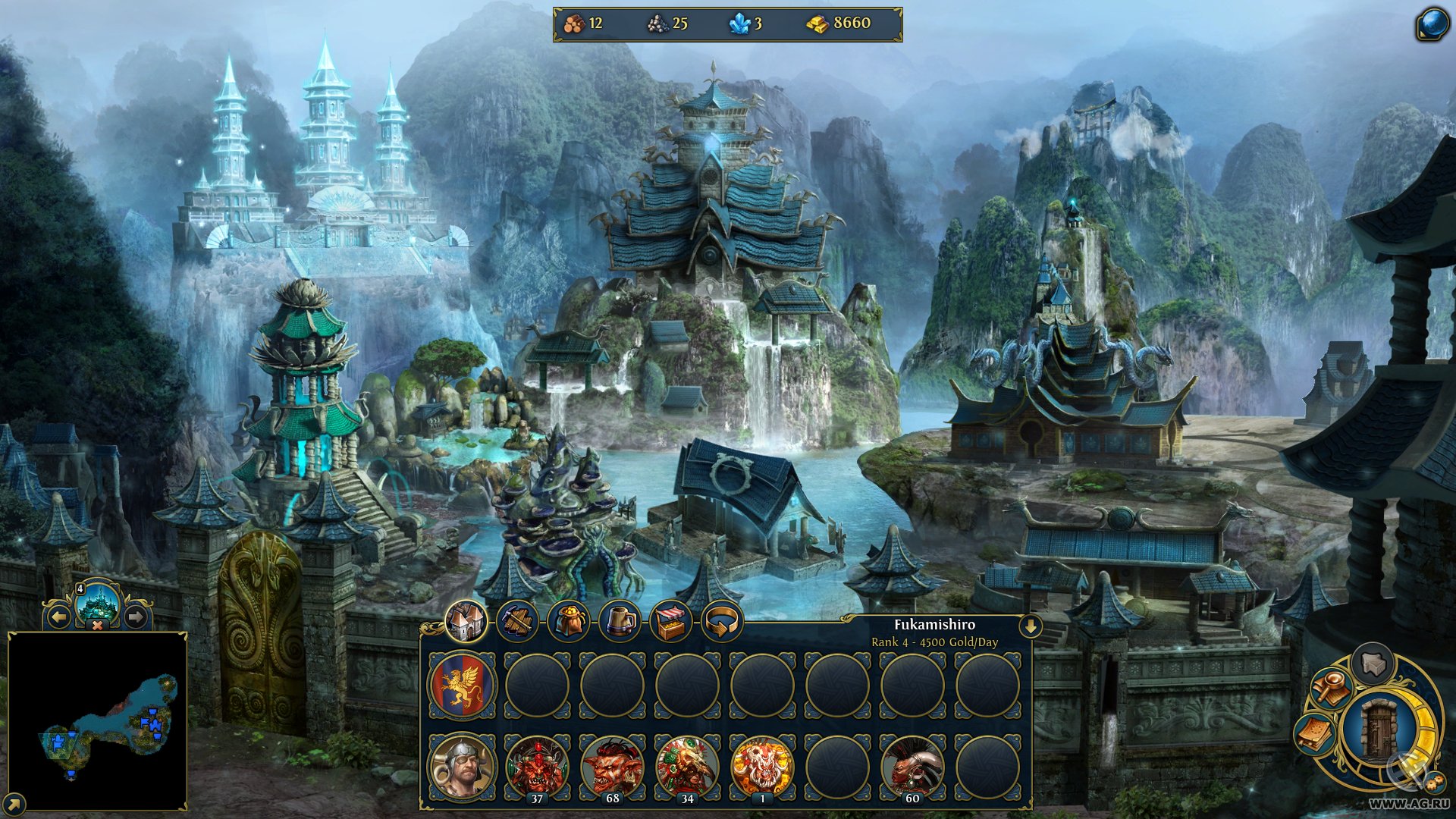
Task: Select the stack of 37 creatures
Action: 537,766
